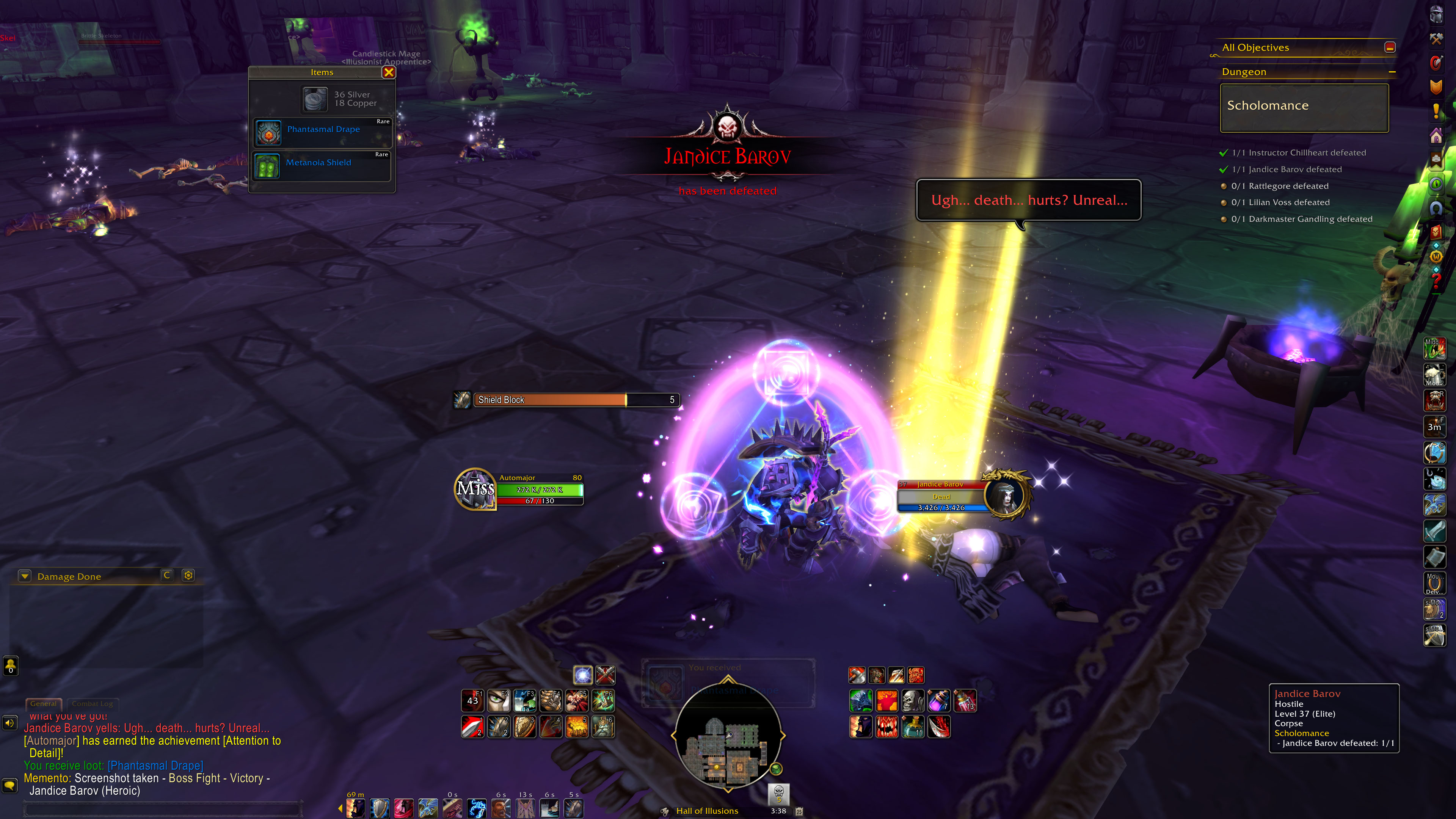Select Jandice Barov's target portrait

[1006, 495]
